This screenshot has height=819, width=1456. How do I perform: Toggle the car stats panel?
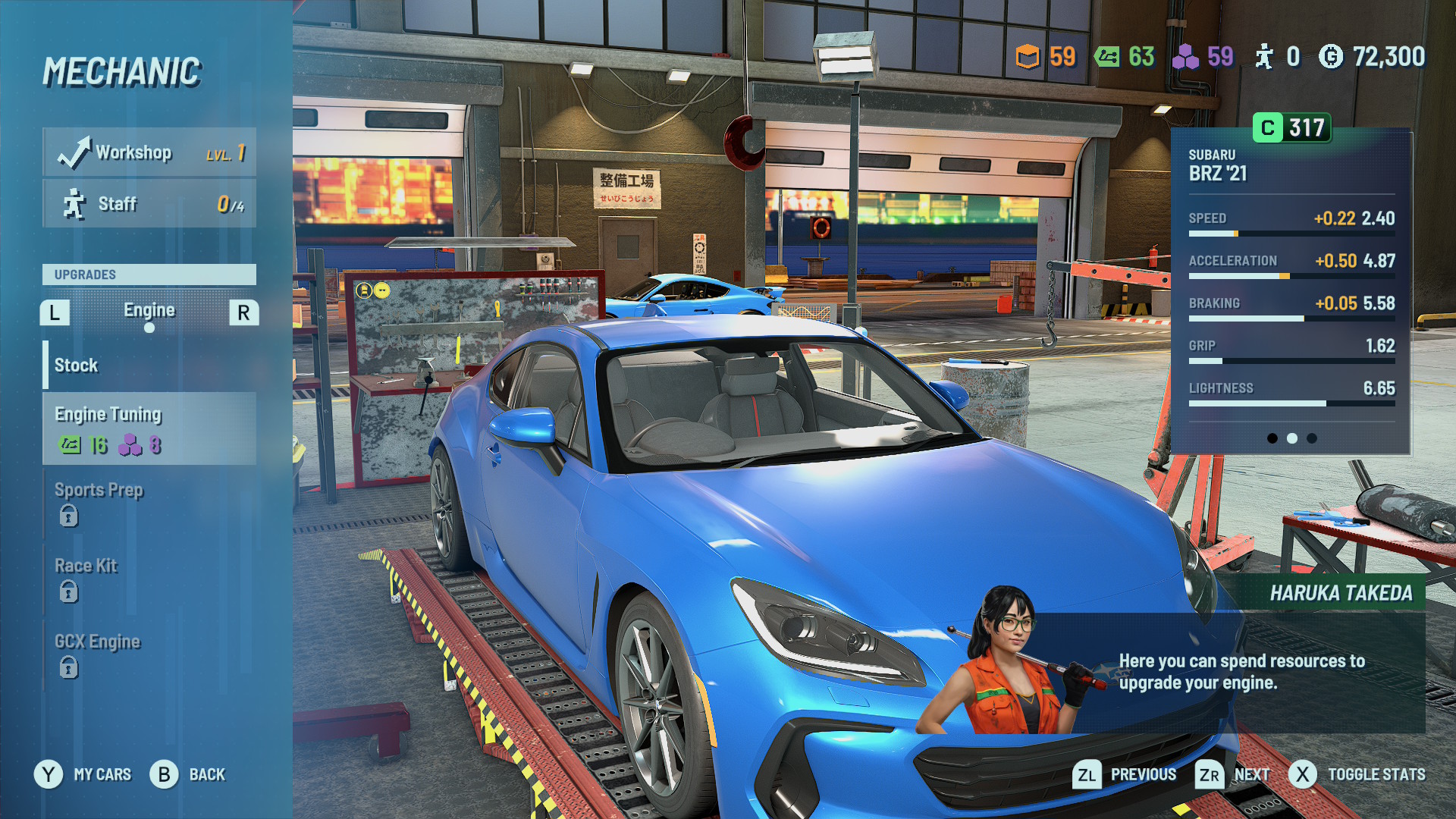pyautogui.click(x=1357, y=774)
